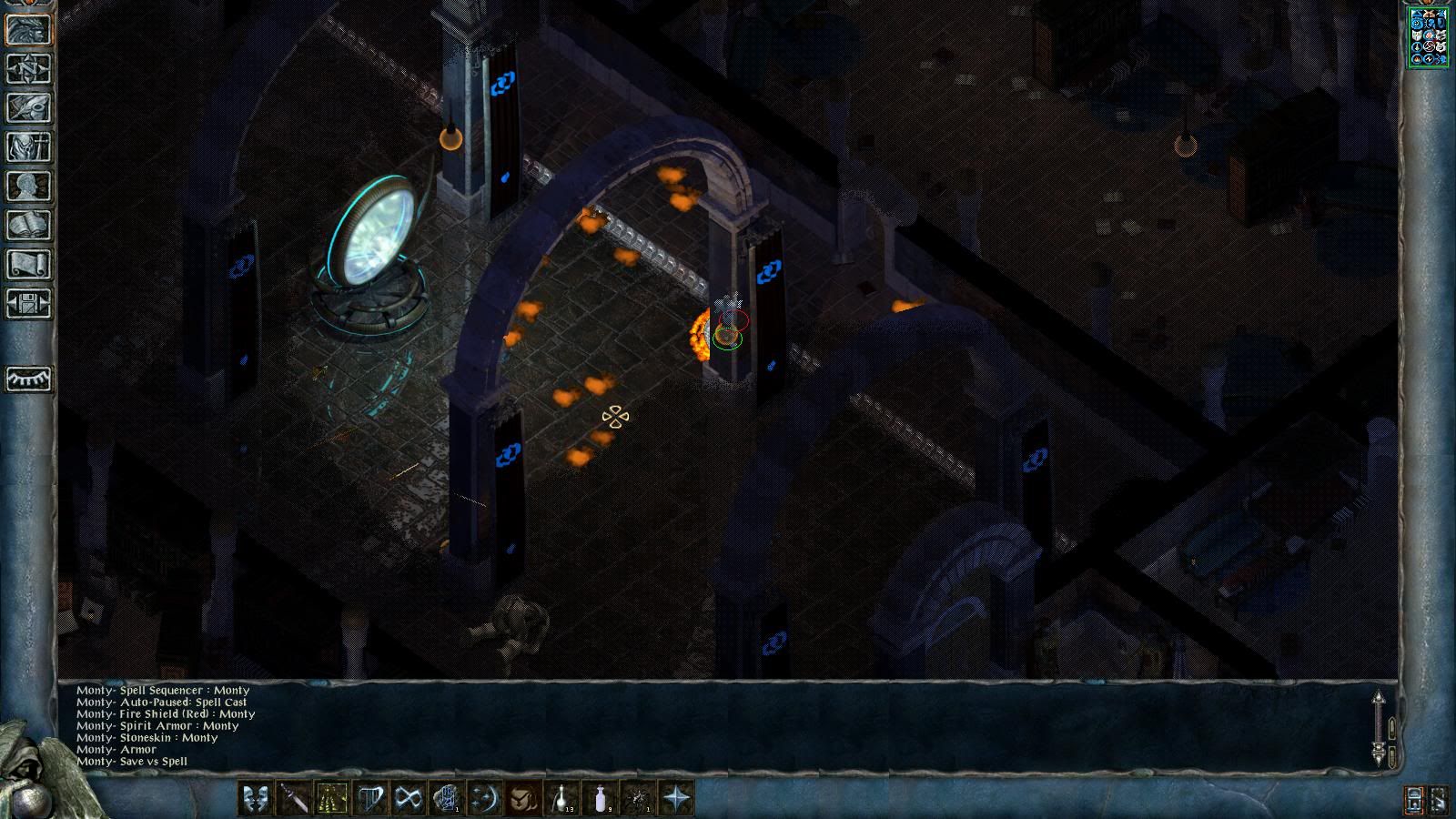Image resolution: width=1456 pixels, height=819 pixels.
Task: Use the white potion bottle with 9 left
Action: click(600, 798)
